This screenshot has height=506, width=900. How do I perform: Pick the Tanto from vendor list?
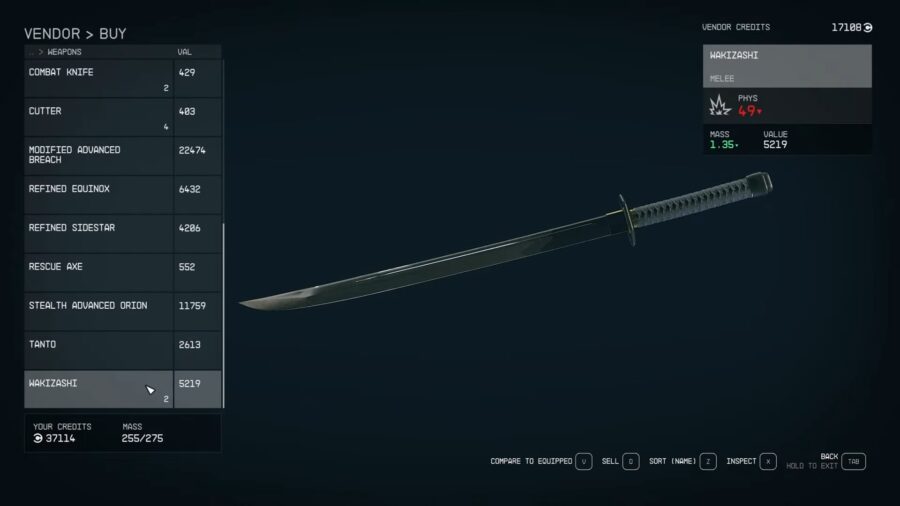[x=98, y=350]
